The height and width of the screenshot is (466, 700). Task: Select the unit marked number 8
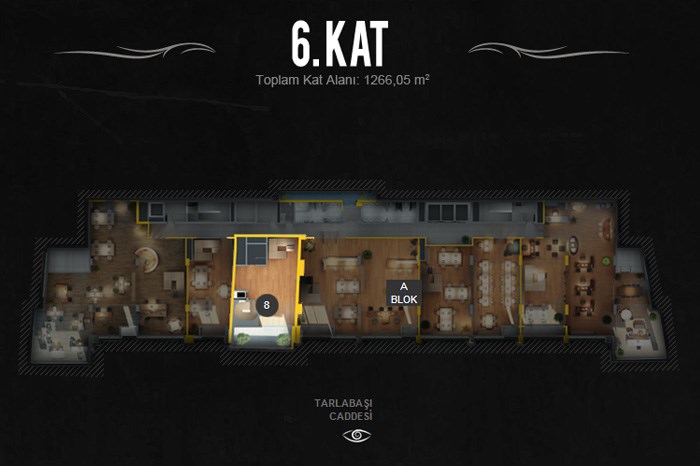pyautogui.click(x=267, y=304)
